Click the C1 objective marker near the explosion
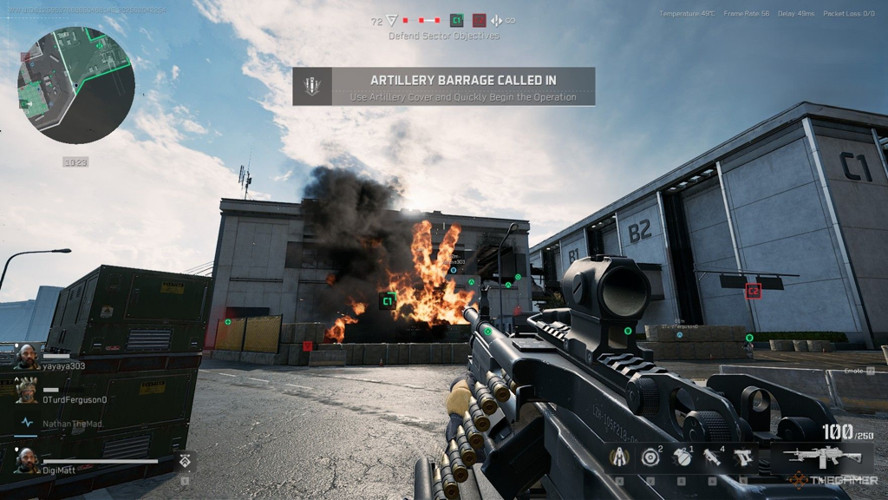Screen dimensions: 888x500 pyautogui.click(x=388, y=299)
